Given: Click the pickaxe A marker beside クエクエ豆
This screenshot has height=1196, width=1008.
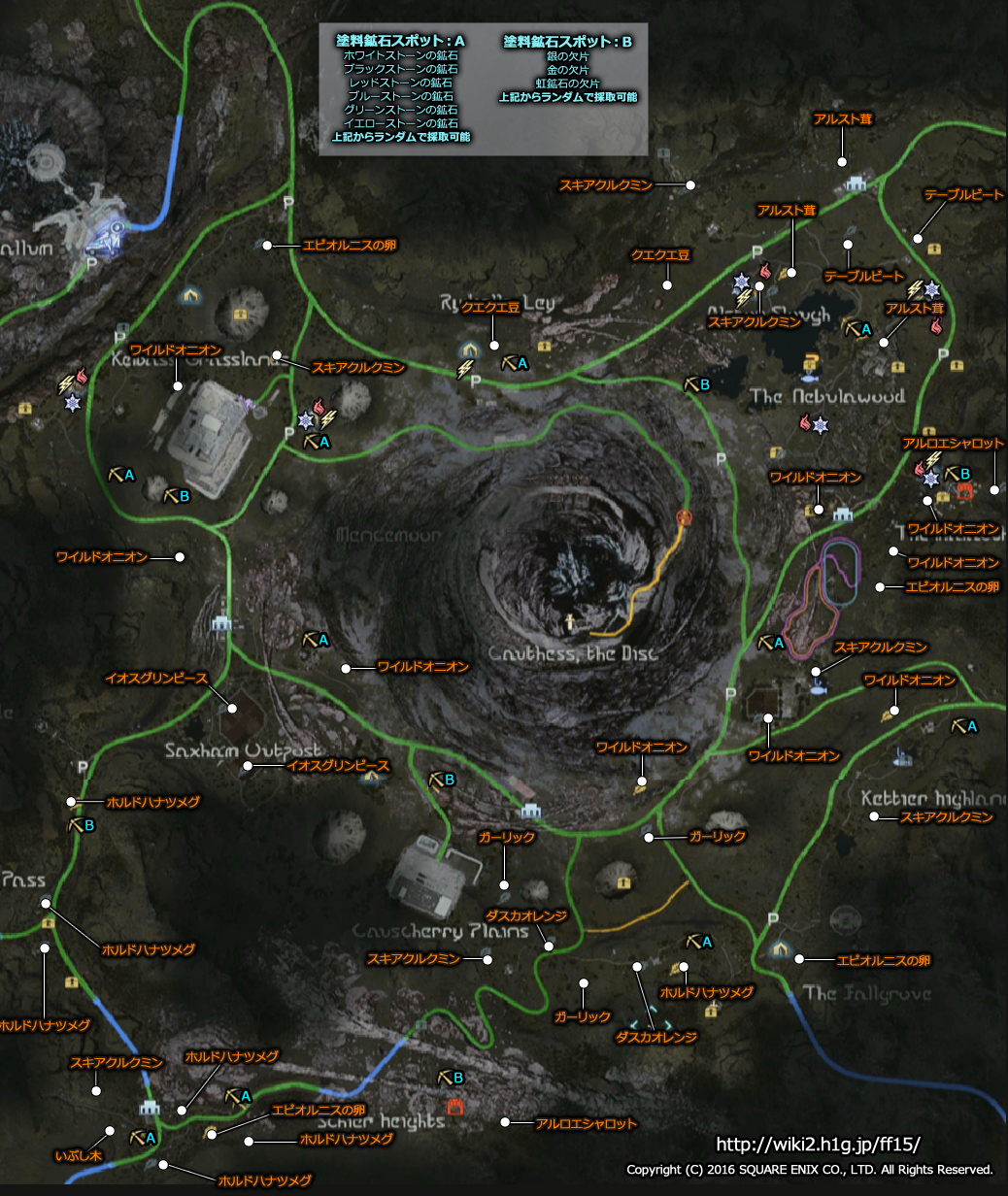Looking at the screenshot, I should point(514,363).
